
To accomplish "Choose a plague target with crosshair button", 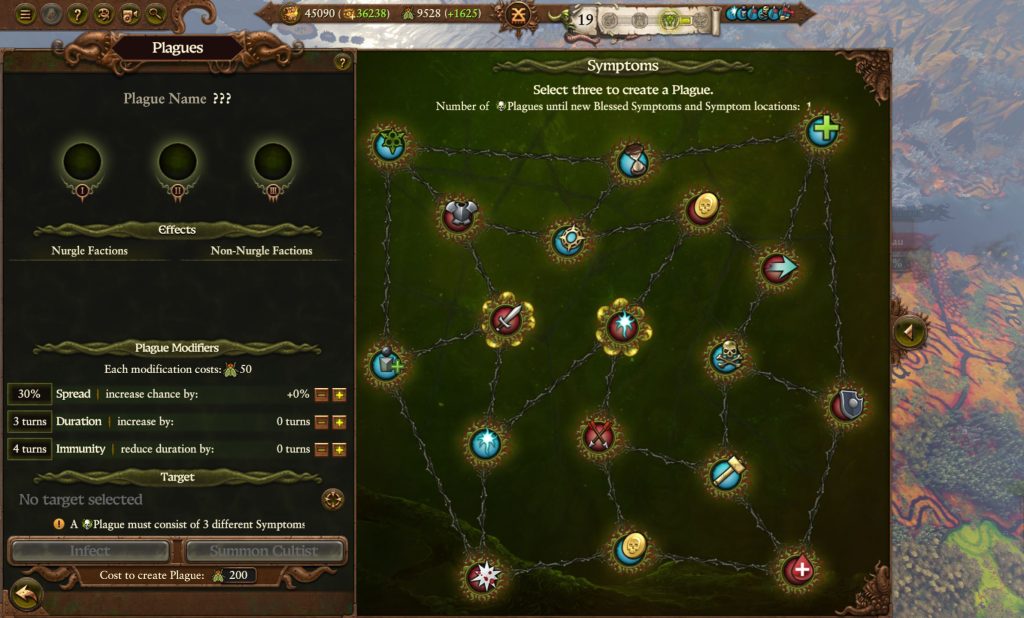I will click(333, 499).
